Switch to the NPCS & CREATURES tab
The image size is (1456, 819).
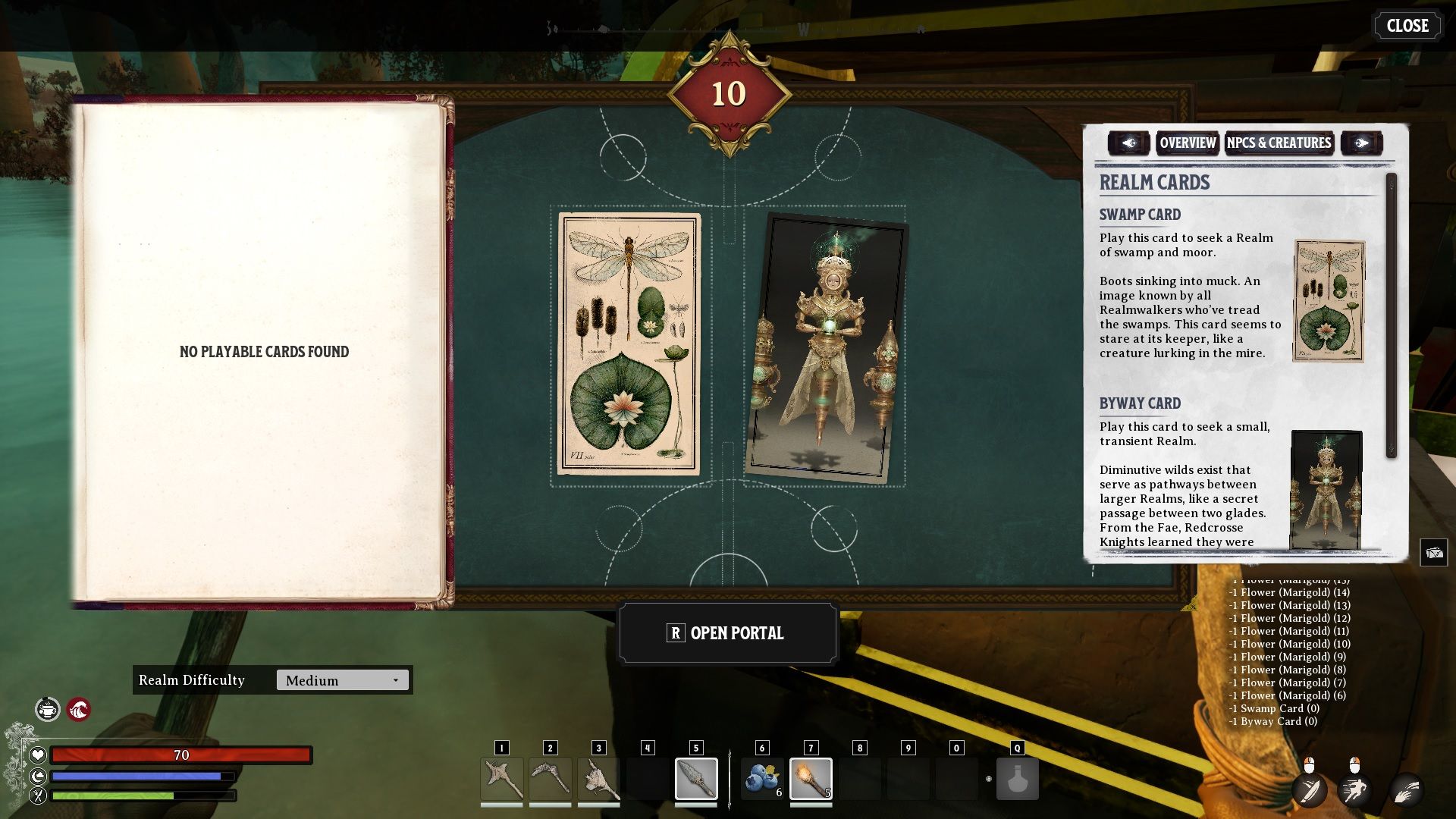click(1279, 143)
